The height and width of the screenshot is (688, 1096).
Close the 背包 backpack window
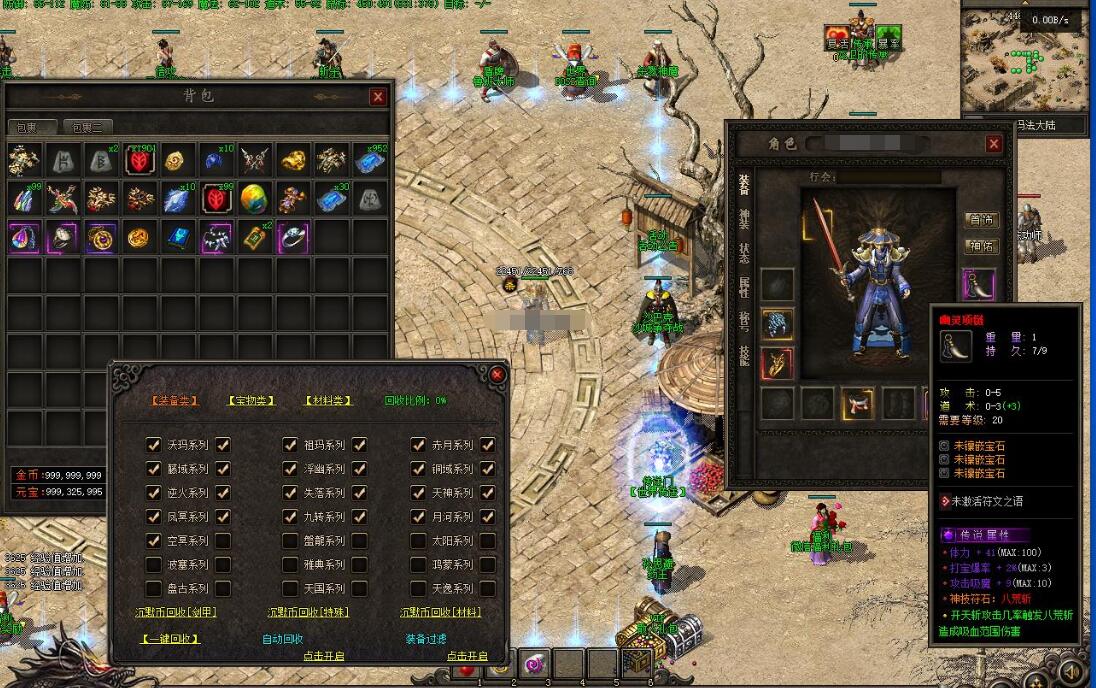click(377, 97)
